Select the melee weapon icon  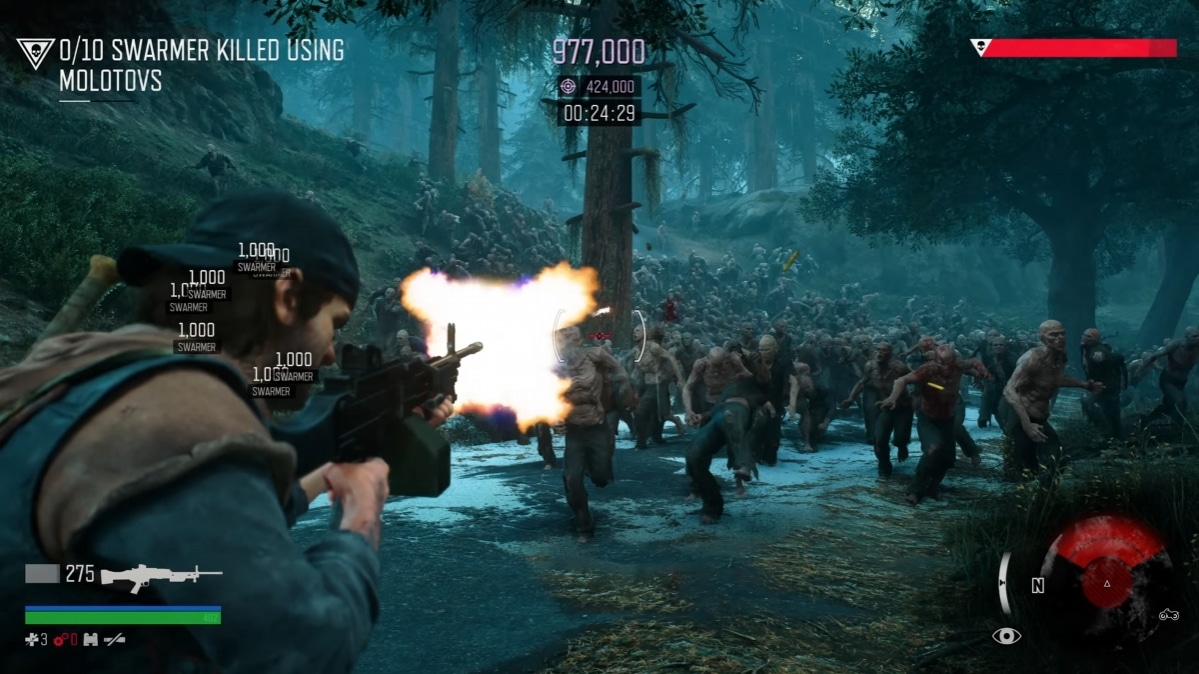pyautogui.click(x=115, y=639)
